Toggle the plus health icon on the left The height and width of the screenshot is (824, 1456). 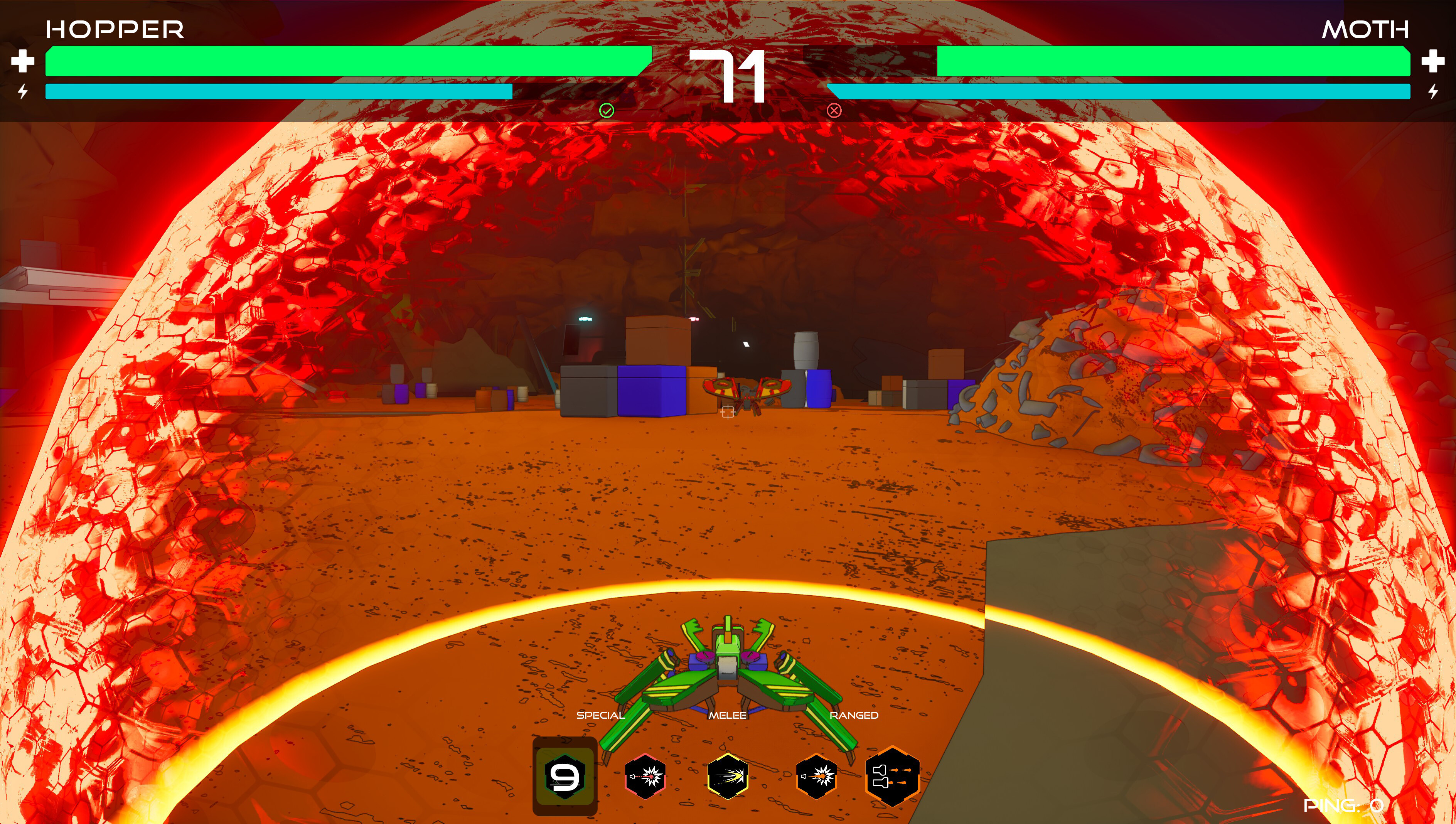point(23,63)
